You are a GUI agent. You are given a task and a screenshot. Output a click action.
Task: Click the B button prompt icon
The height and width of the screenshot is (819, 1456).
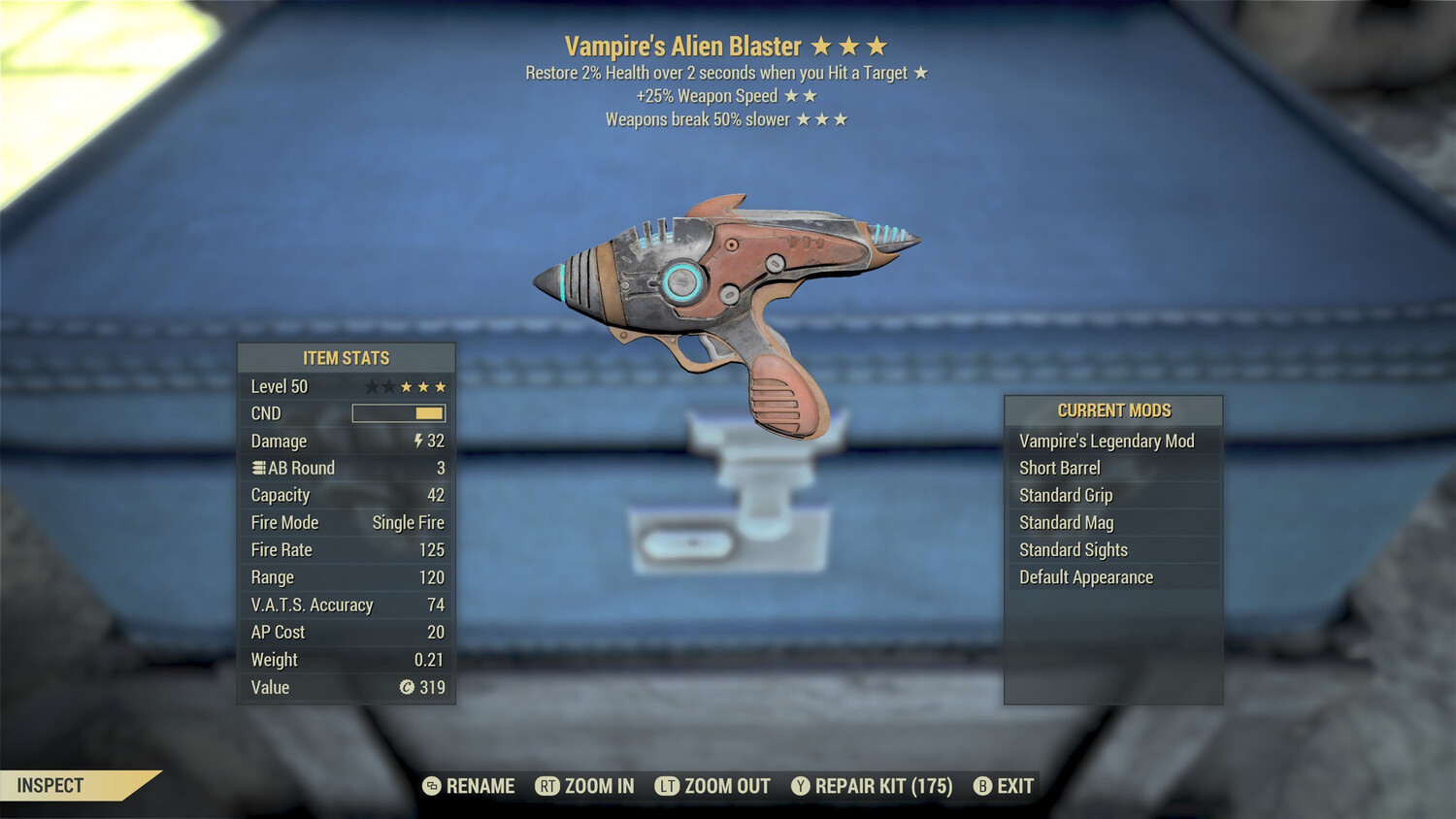tap(983, 786)
